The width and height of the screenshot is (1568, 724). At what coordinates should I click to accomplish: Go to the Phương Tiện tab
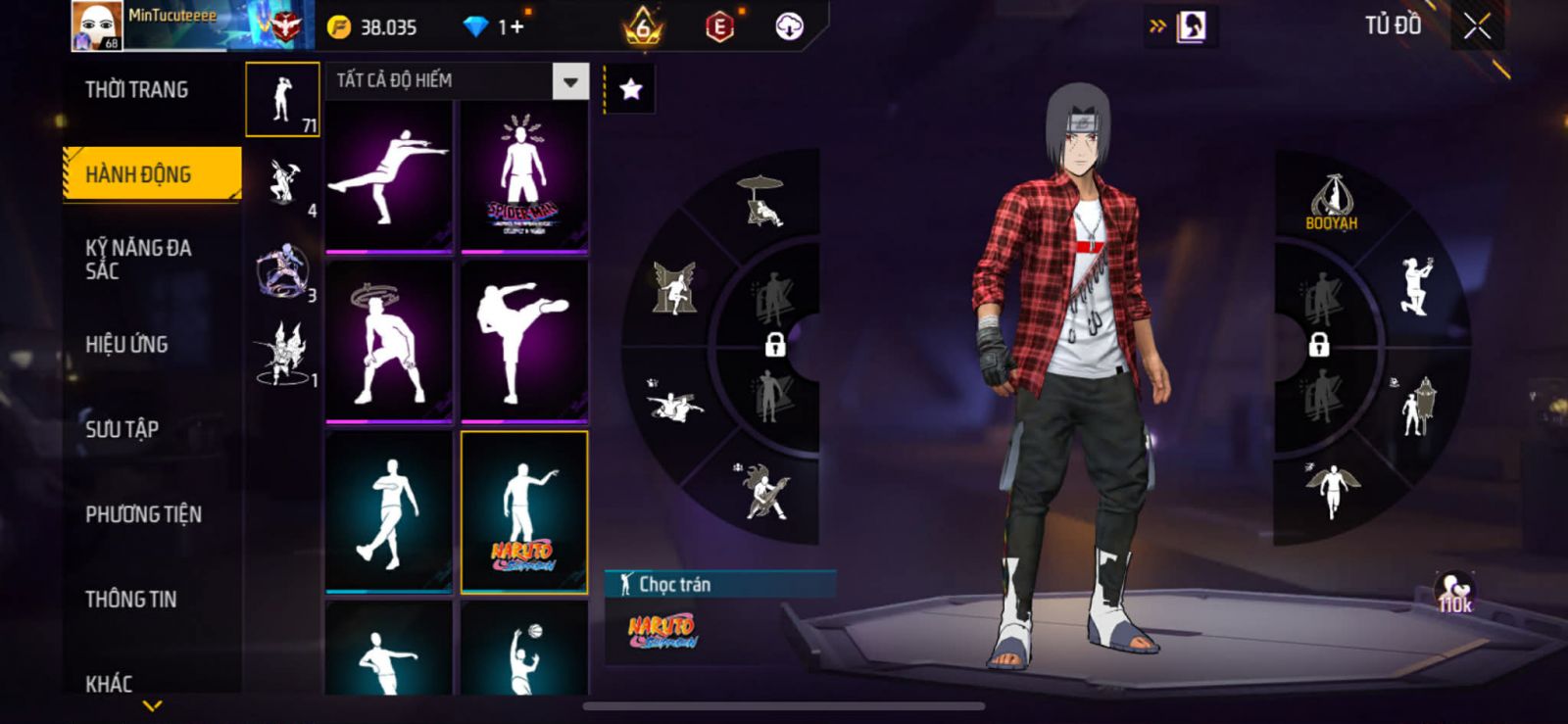[x=143, y=514]
